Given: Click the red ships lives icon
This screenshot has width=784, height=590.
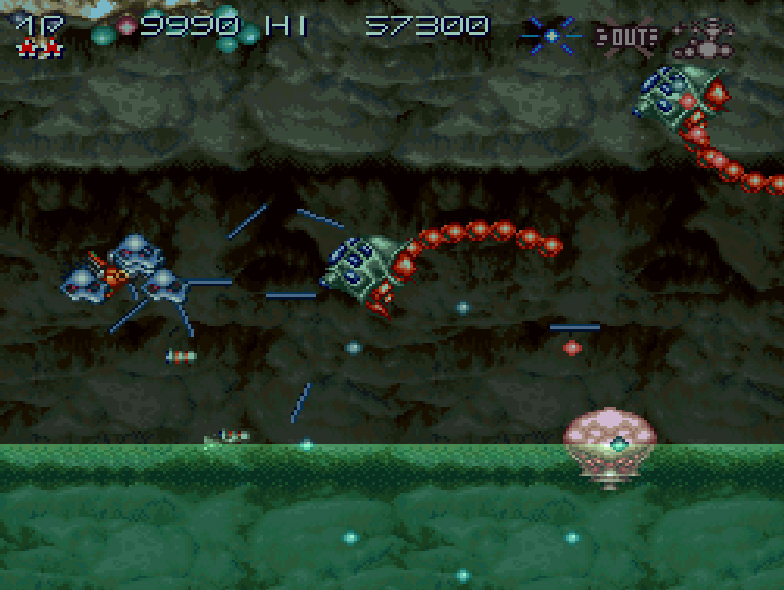Looking at the screenshot, I should [x=40, y=46].
